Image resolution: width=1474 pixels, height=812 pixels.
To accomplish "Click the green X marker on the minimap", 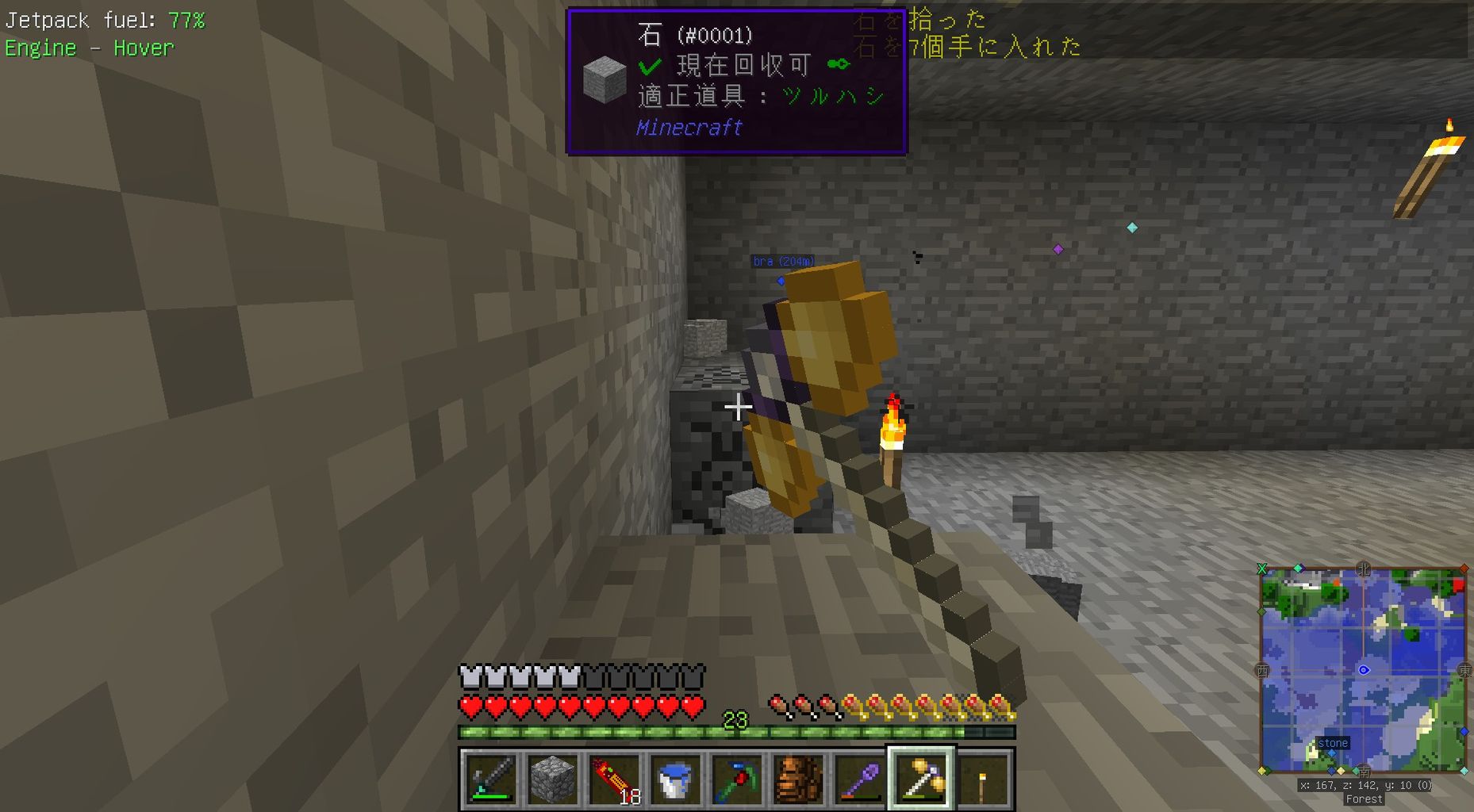I will (1263, 568).
